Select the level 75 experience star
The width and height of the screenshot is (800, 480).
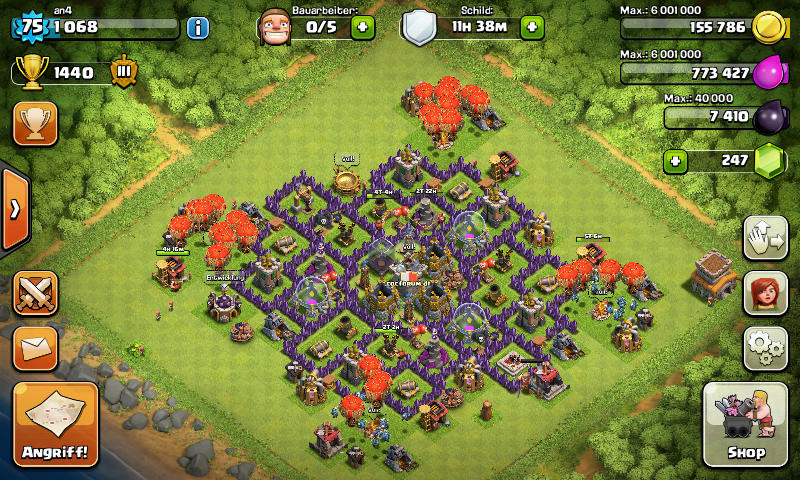[x=30, y=27]
